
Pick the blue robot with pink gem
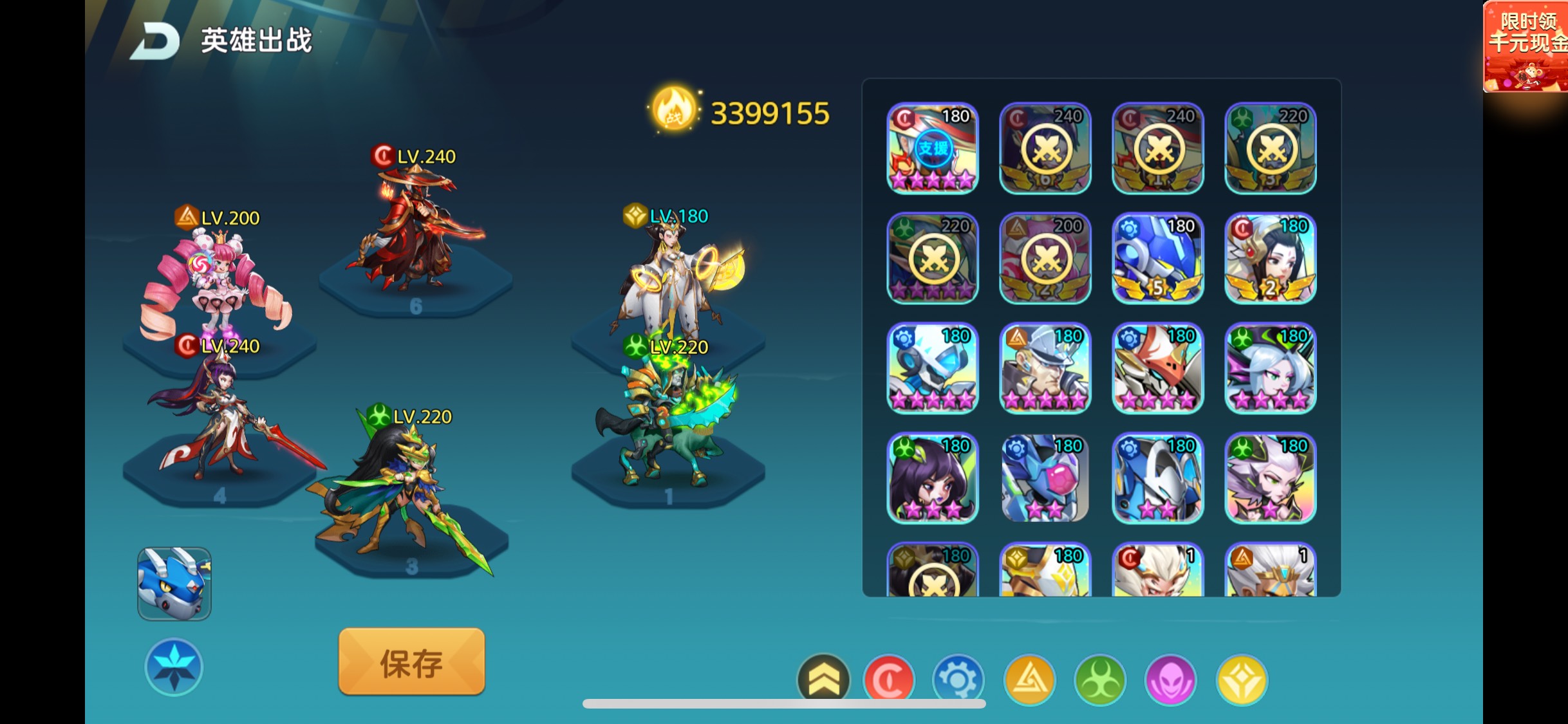click(x=1045, y=478)
